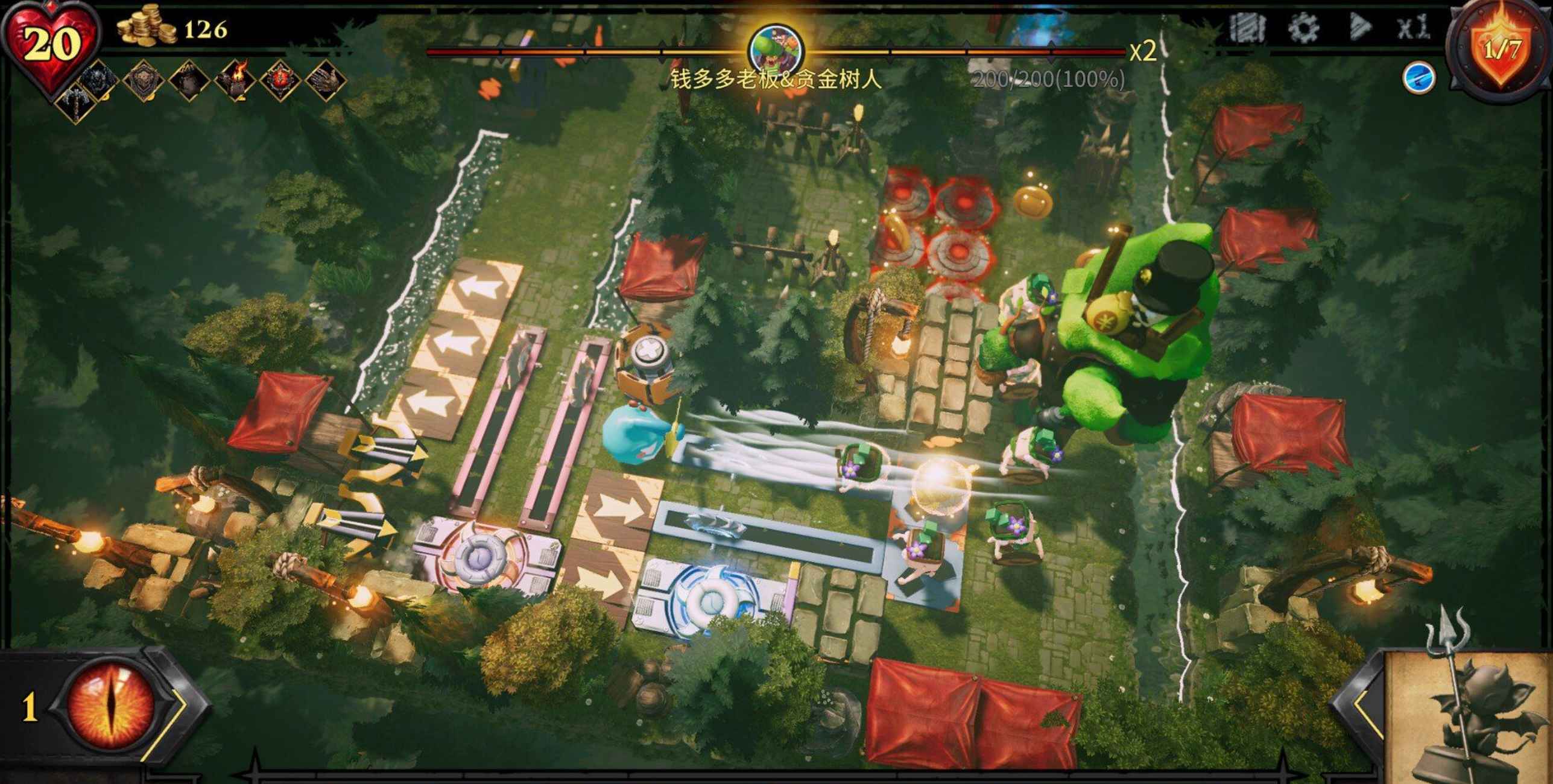Inspect the battle axe relic icon

coord(77,103)
